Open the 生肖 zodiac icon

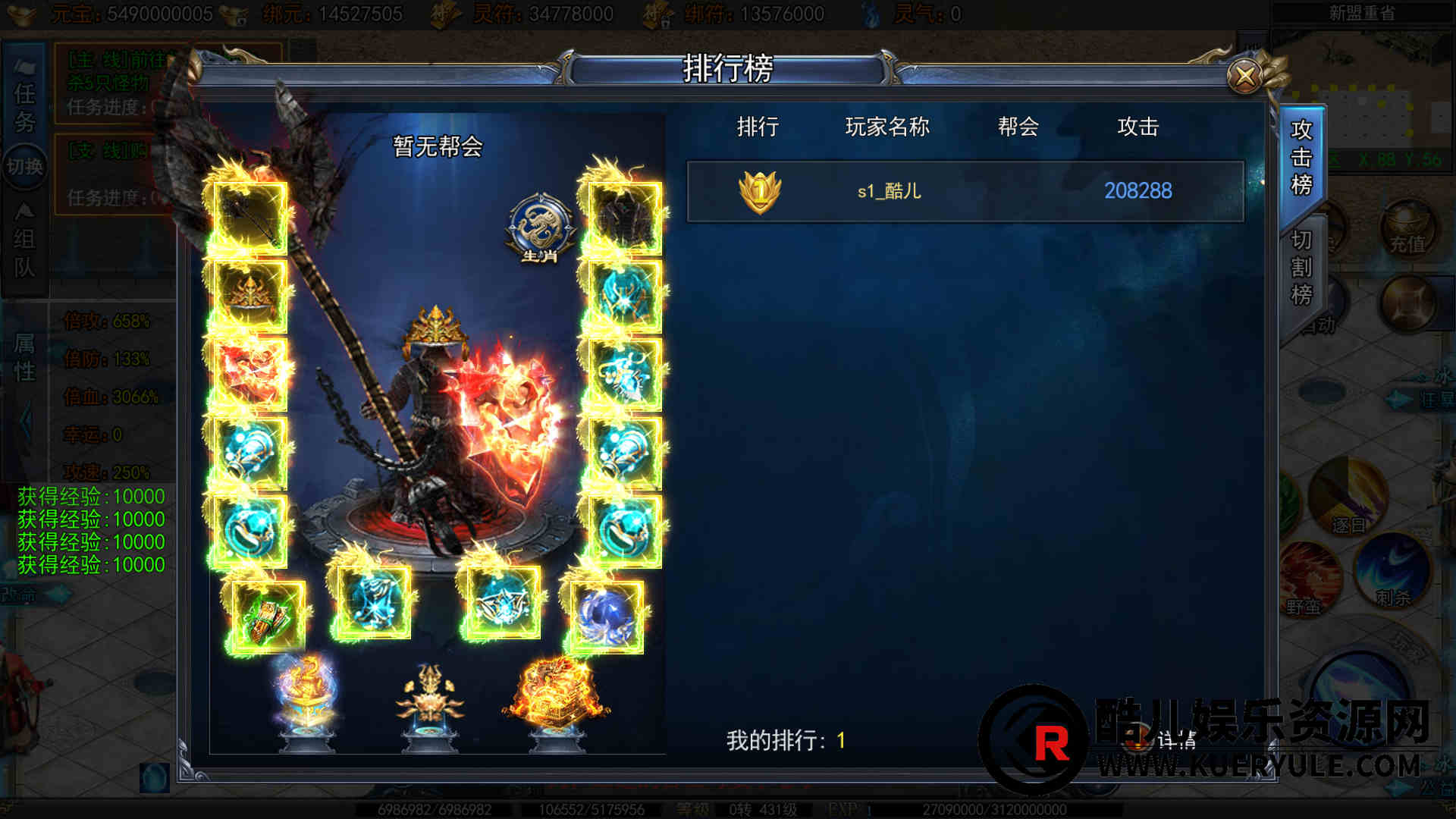540,227
